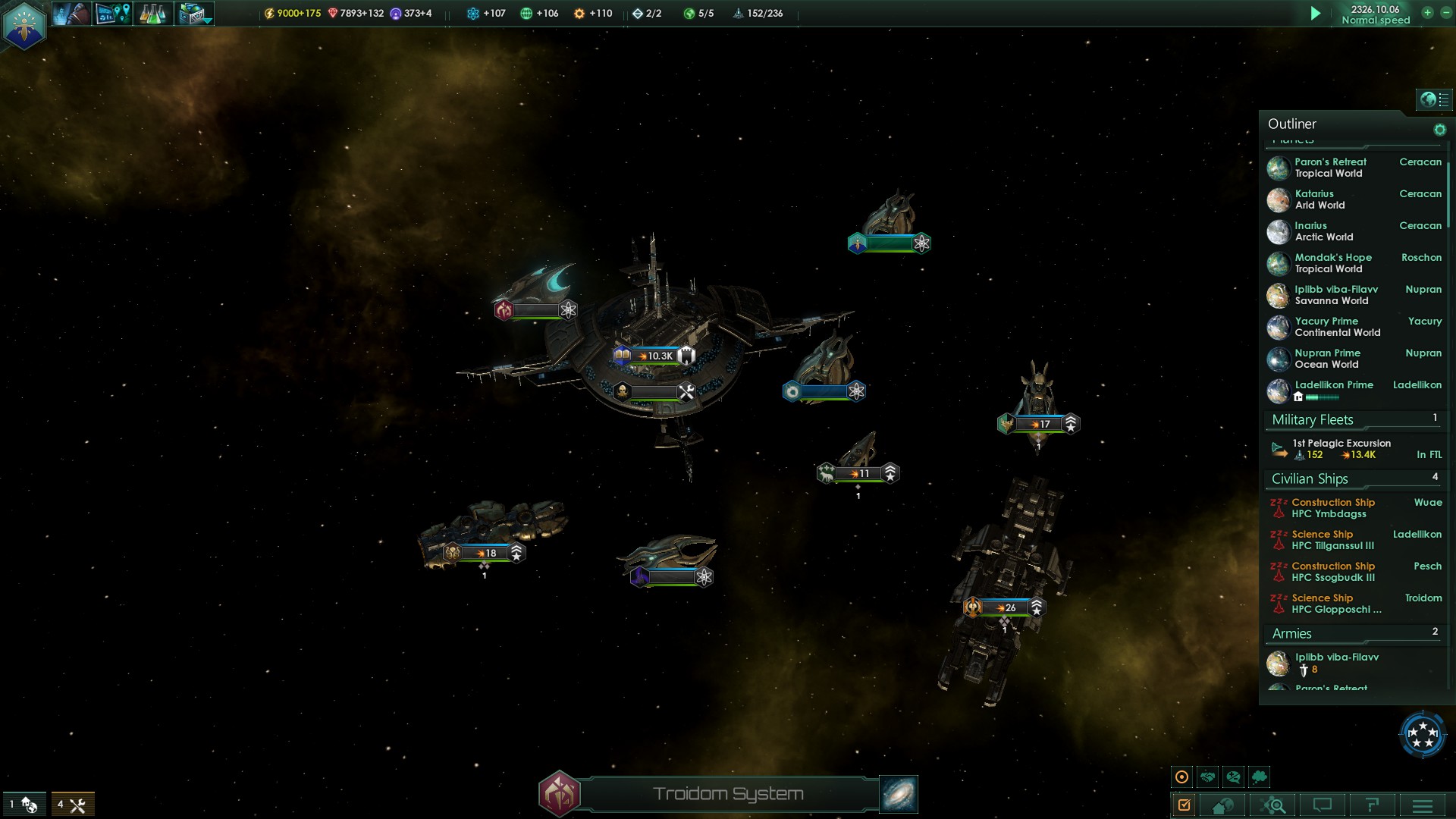Open the main menu hamburger button

click(x=1422, y=805)
